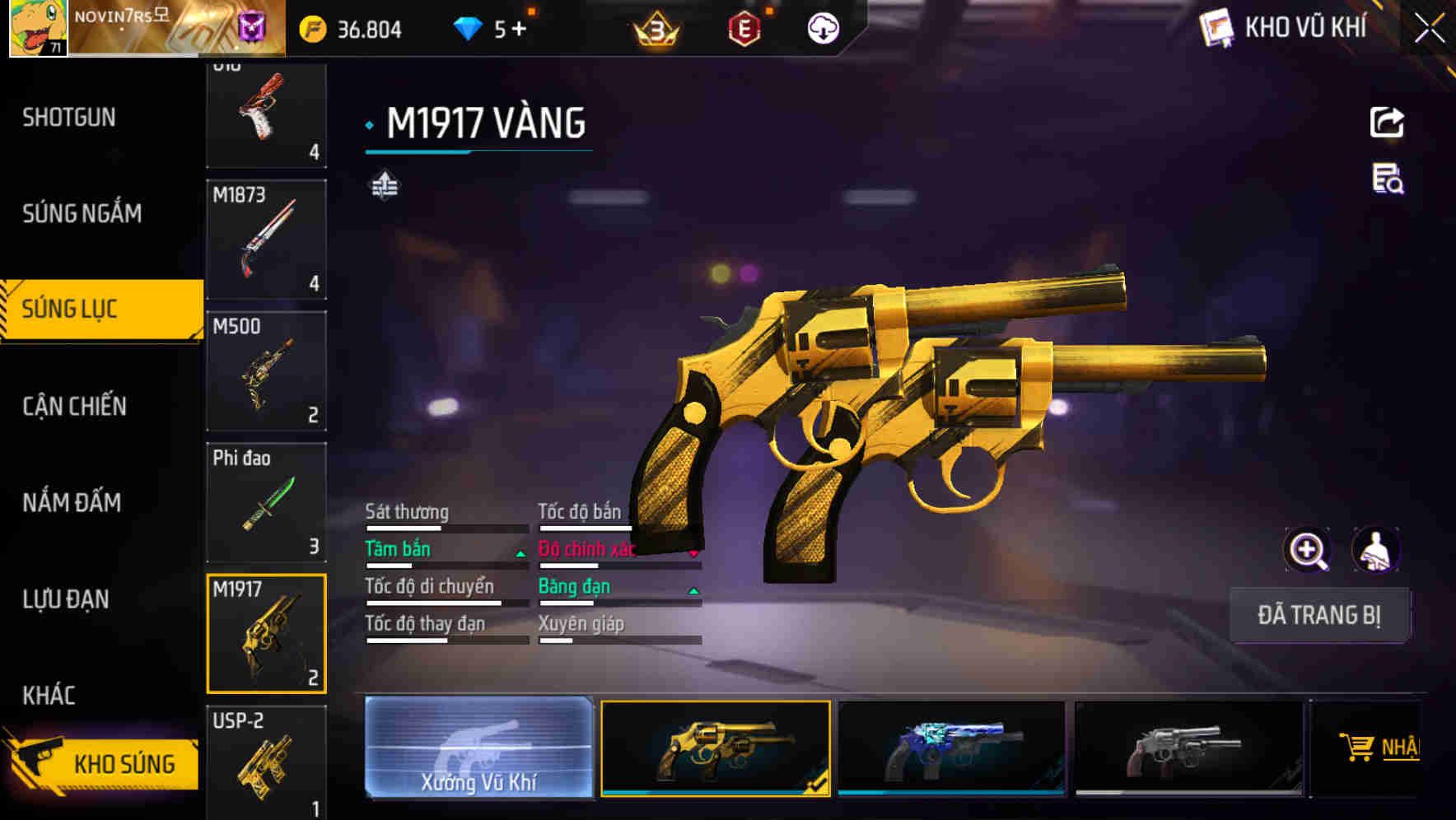Add more diamonds with the plus button
The image size is (1456, 820).
(x=519, y=30)
